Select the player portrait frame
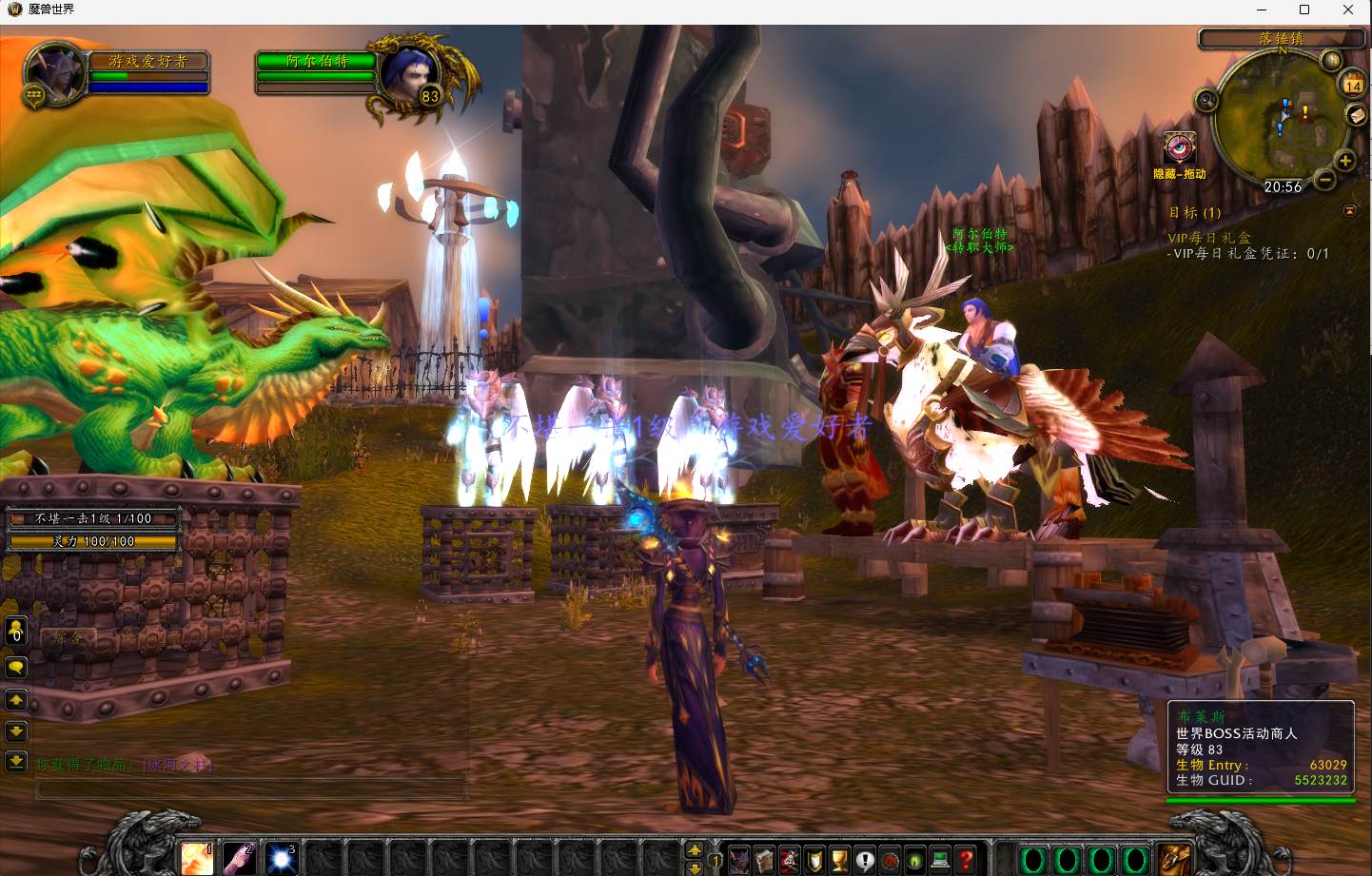The width and height of the screenshot is (1372, 876). click(55, 72)
